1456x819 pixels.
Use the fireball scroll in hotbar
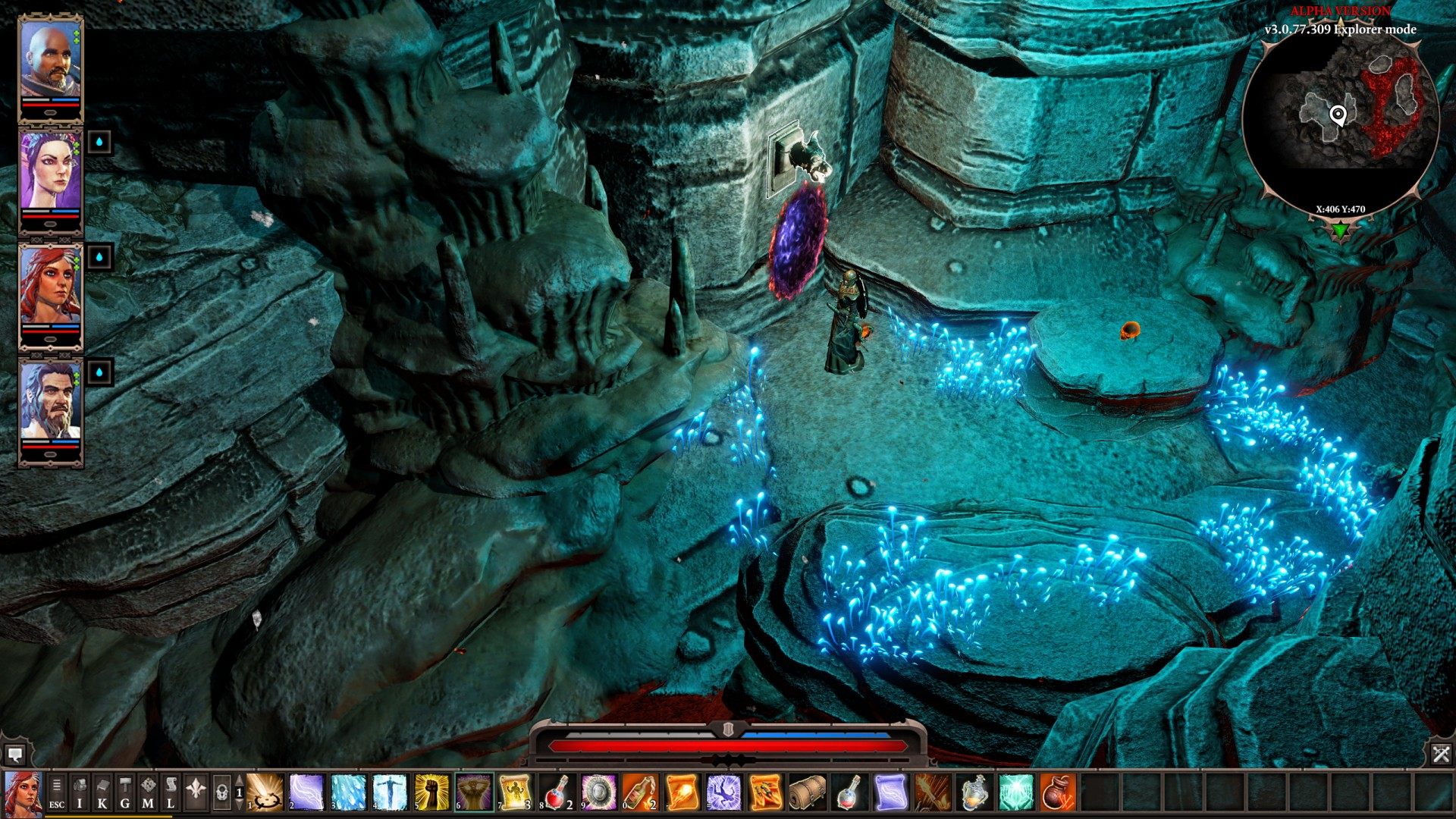click(682, 792)
